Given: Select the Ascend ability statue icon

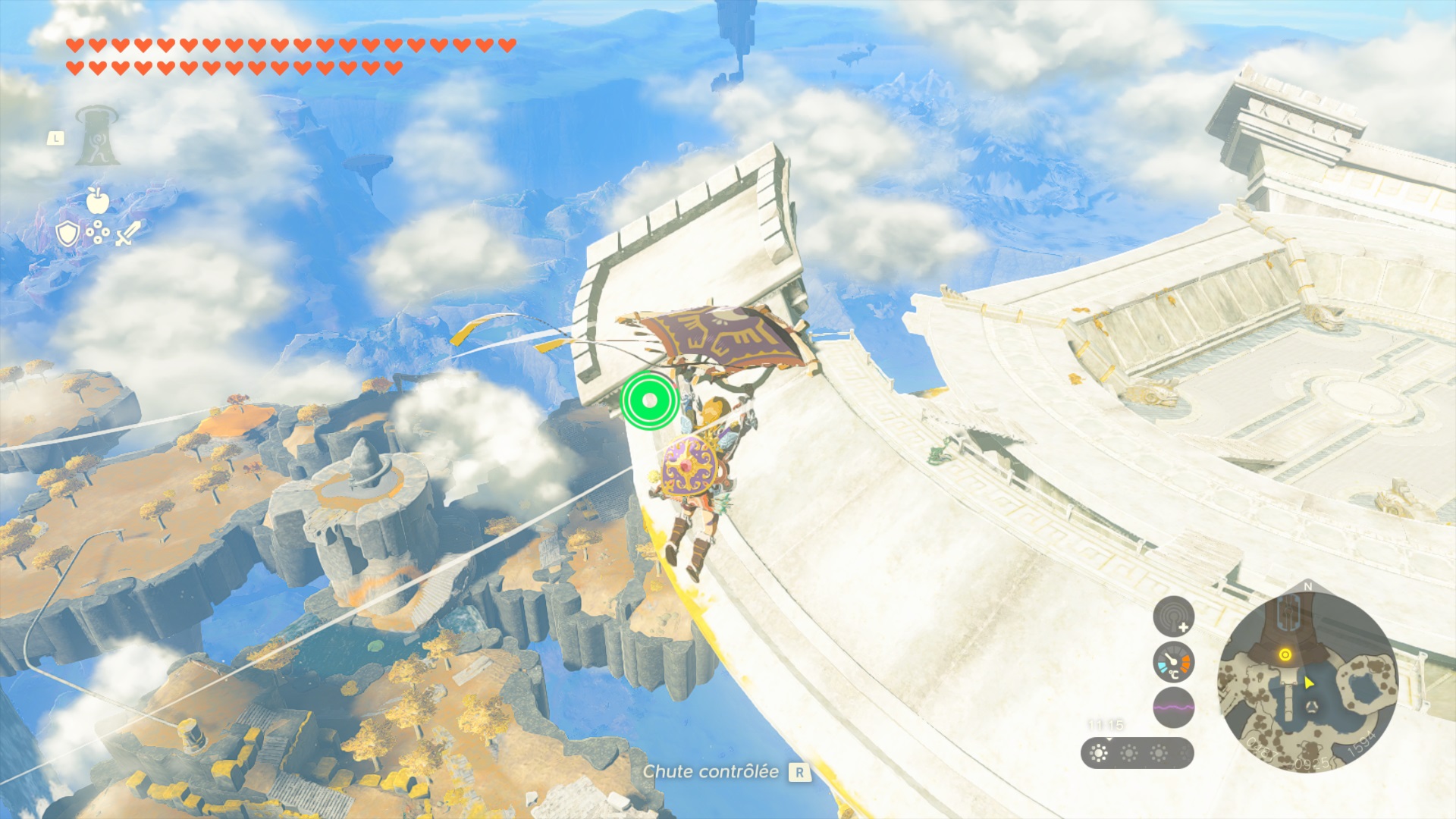Looking at the screenshot, I should pos(98,136).
